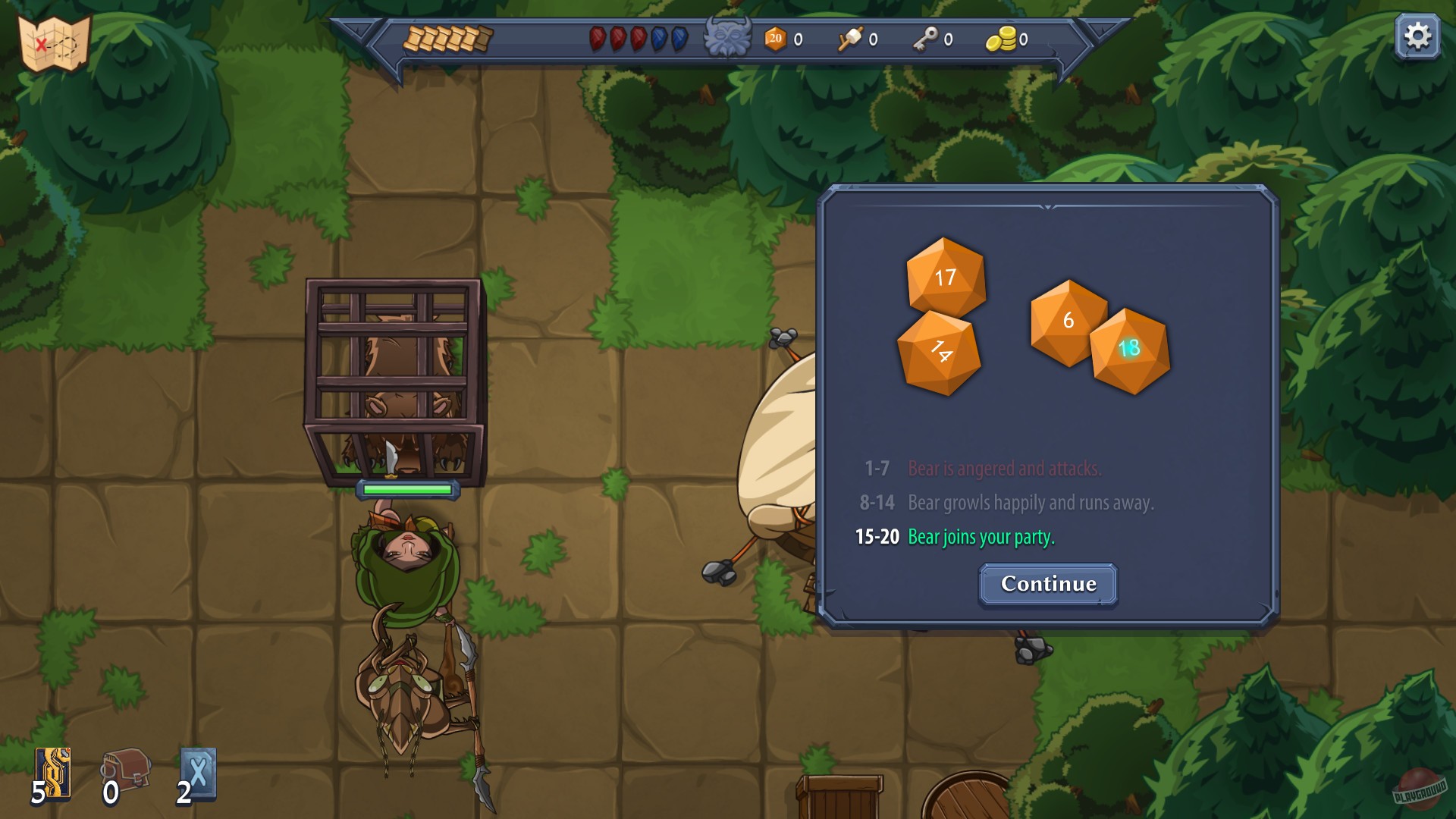Viewport: 1456px width, 819px height.
Task: Click the die showing 18
Action: pyautogui.click(x=1128, y=350)
